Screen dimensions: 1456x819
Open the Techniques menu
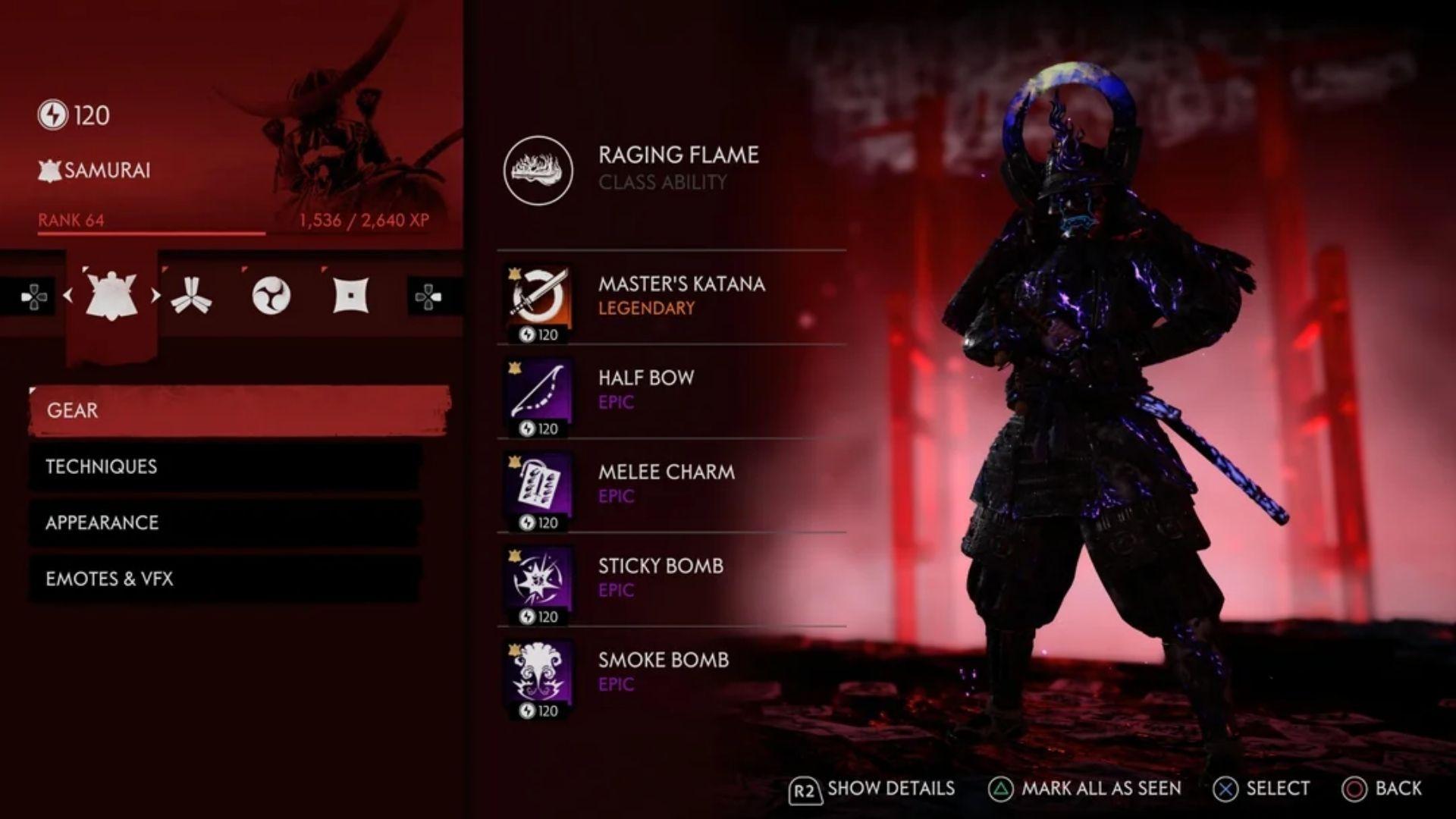tap(224, 466)
